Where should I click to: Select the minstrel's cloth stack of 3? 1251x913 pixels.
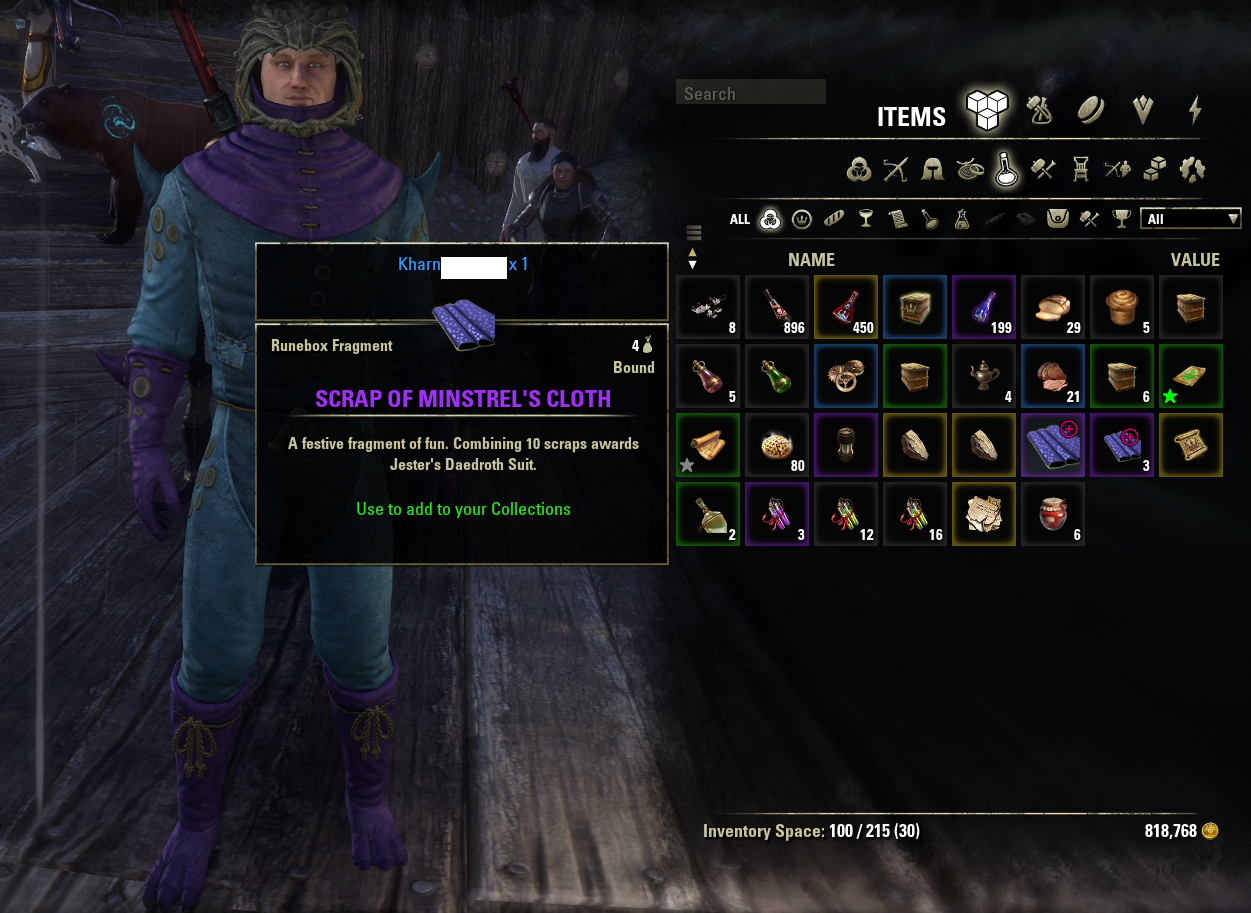pyautogui.click(x=1122, y=445)
